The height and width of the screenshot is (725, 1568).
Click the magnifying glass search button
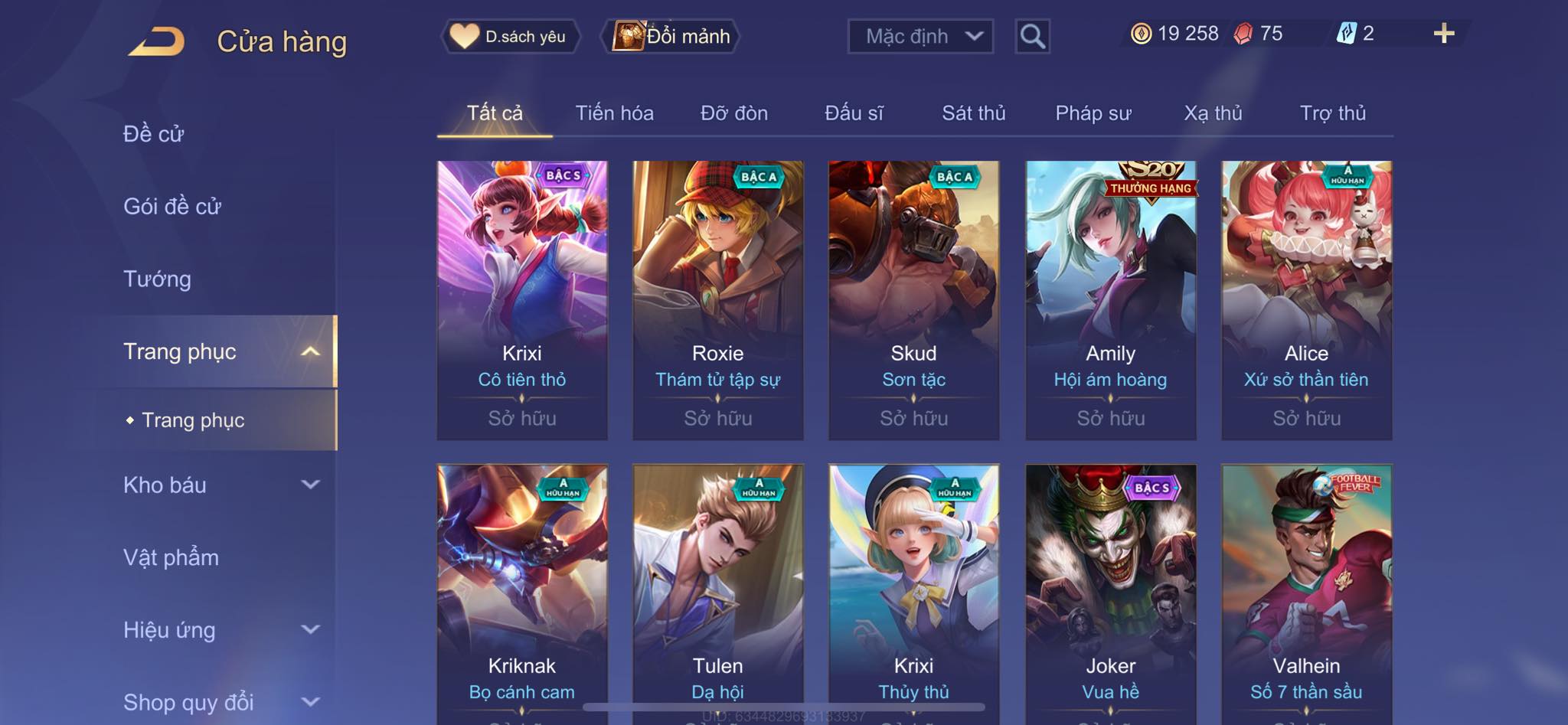(x=1032, y=36)
